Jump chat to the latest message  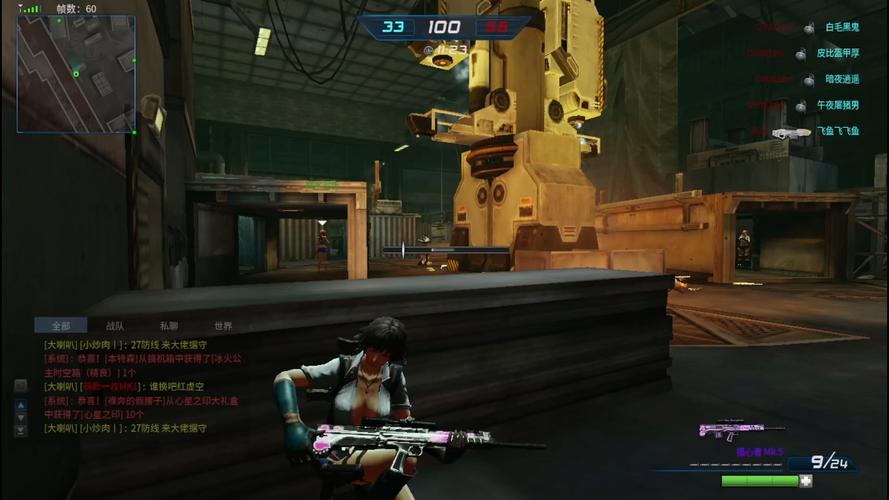(20, 431)
